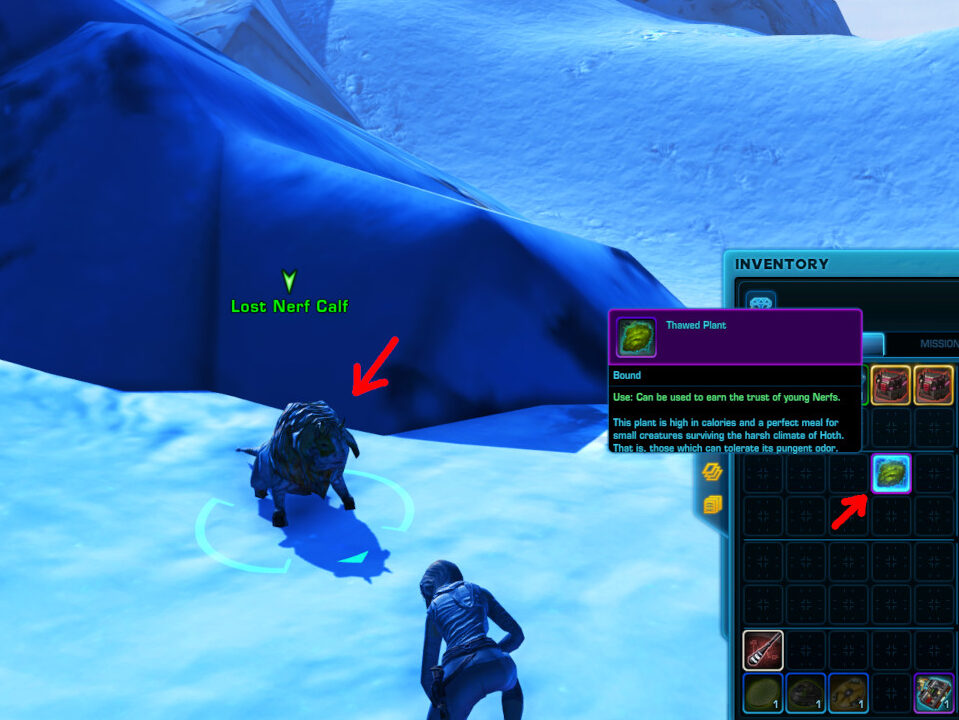Screen dimensions: 959x720
Task: Select the red-bordered weapon item slot
Action: tap(762, 650)
